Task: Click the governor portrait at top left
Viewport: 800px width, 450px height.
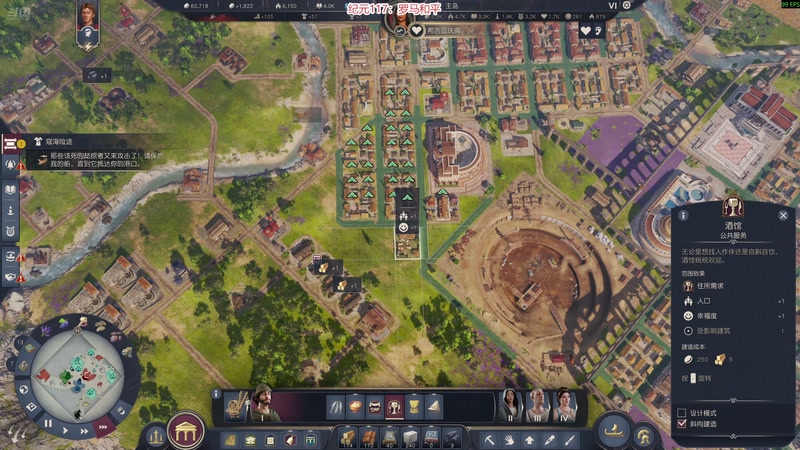Action: tap(87, 17)
